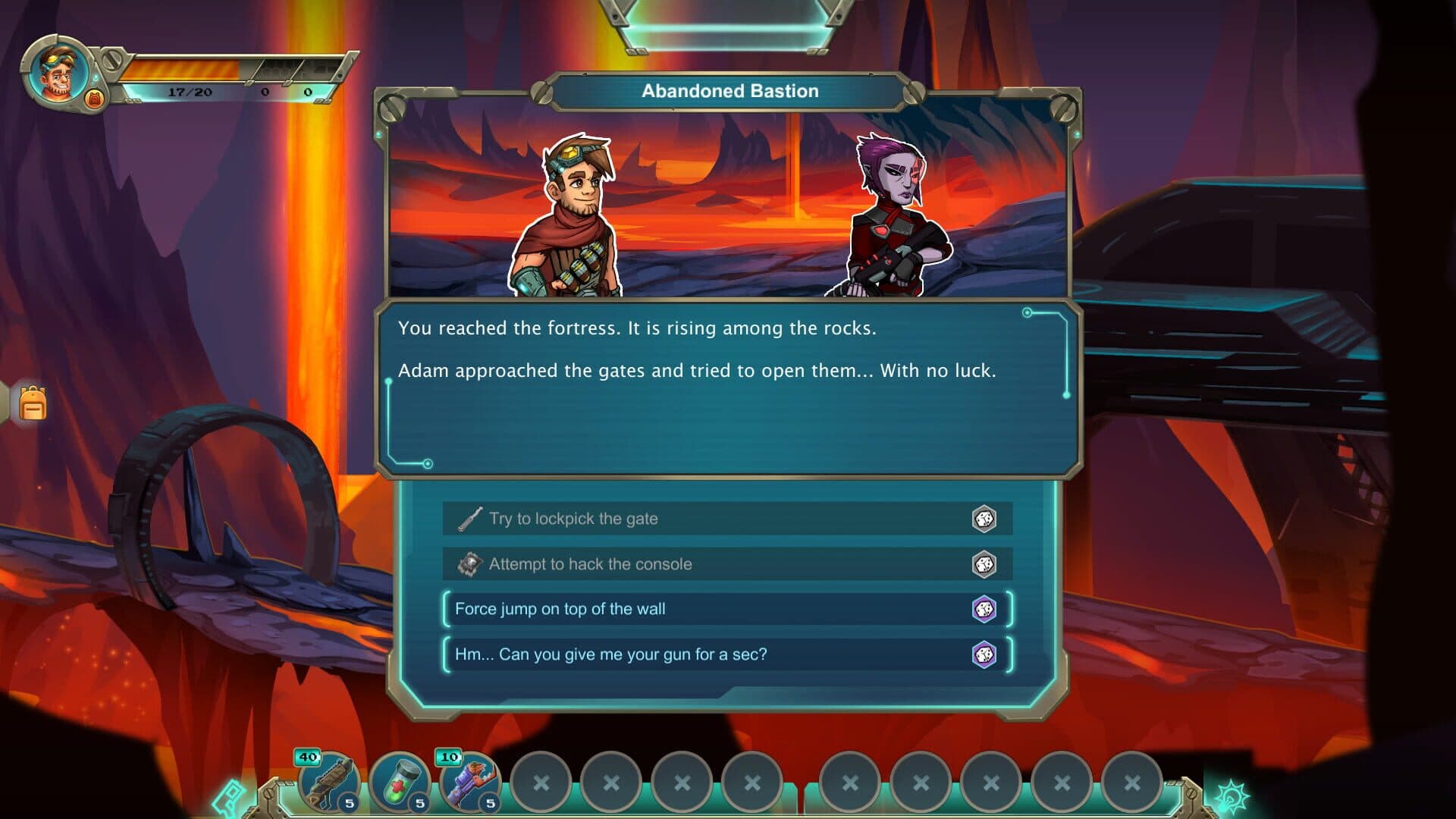Open the orange backpack side tab
Viewport: 1456px width, 819px height.
coord(32,403)
